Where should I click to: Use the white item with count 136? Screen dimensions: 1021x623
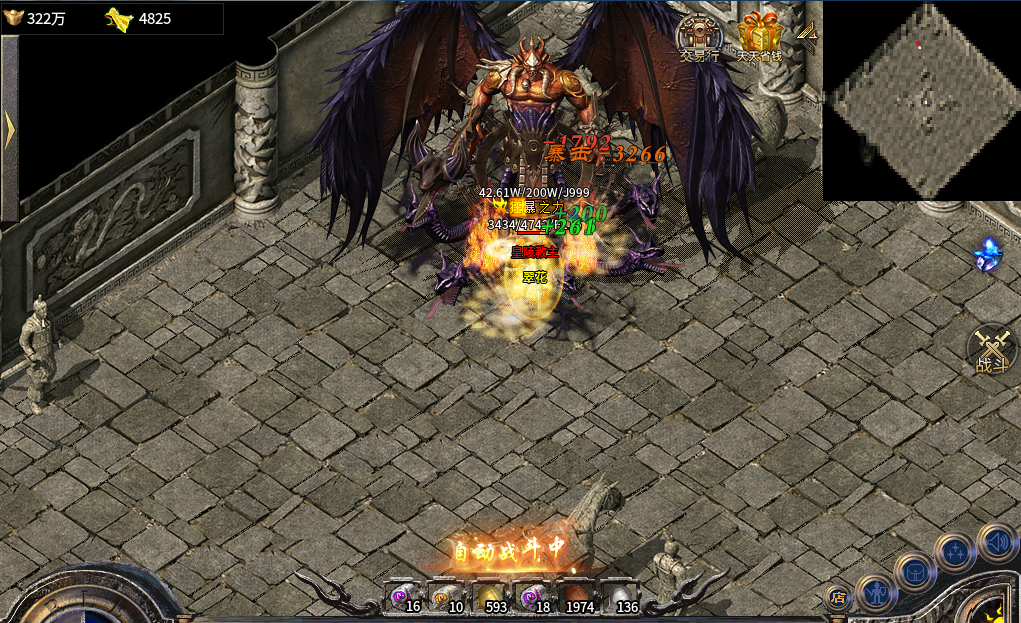coord(621,597)
